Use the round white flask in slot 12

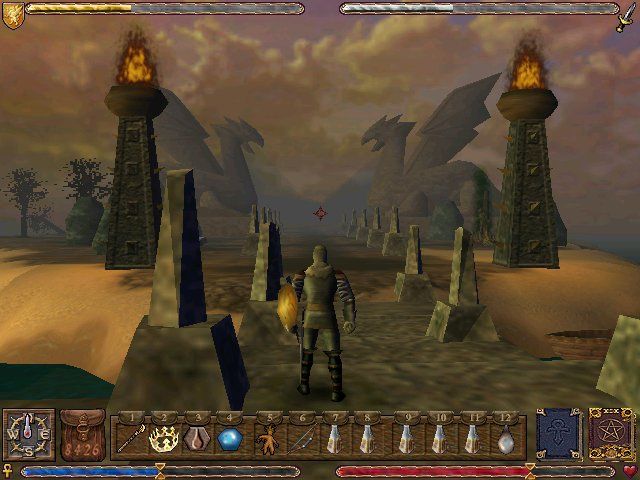(x=507, y=438)
